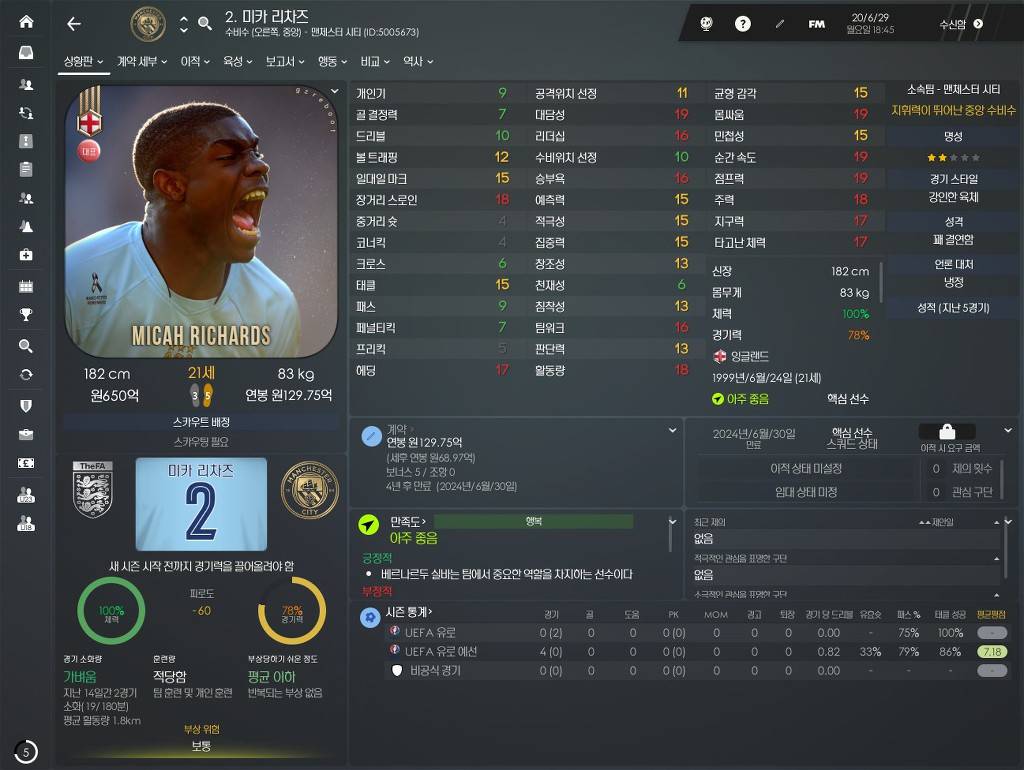Image resolution: width=1024 pixels, height=770 pixels.
Task: Open the 계약 세부 dropdown tab
Action: [x=142, y=61]
